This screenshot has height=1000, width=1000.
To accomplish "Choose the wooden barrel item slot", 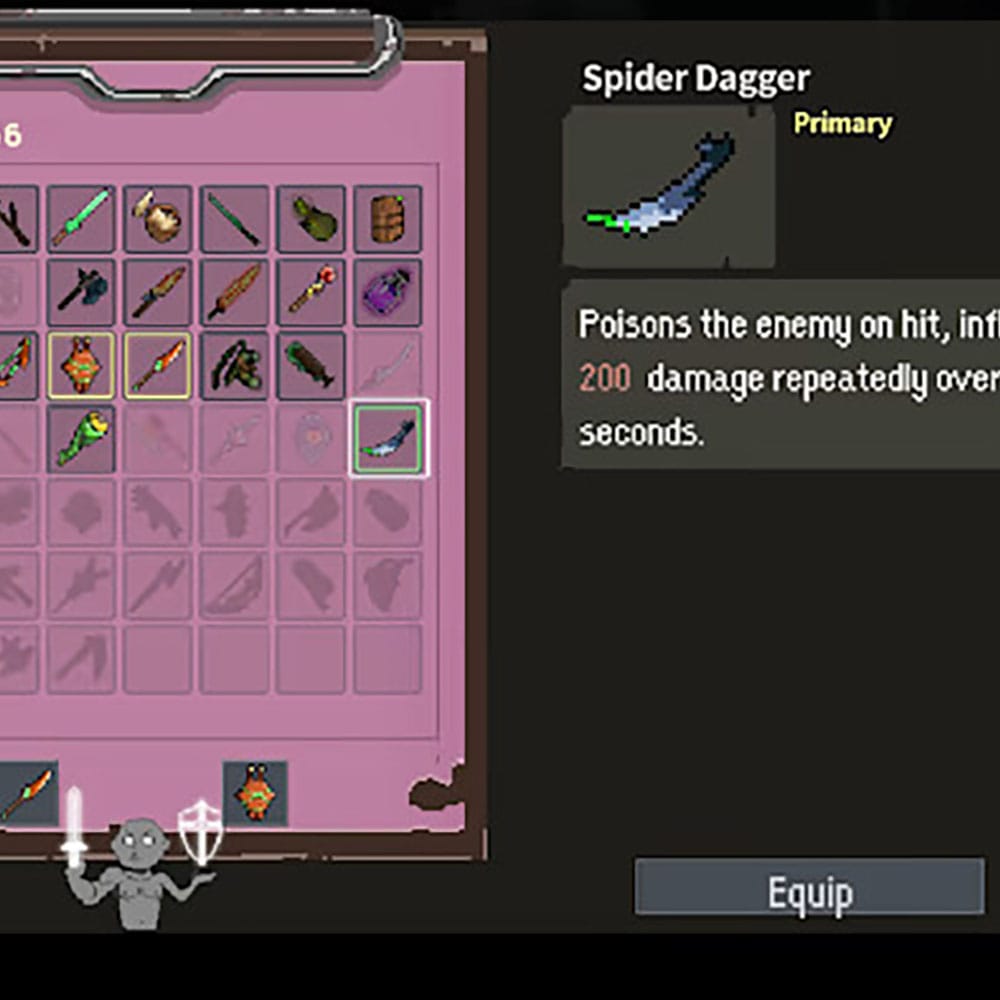I will [388, 219].
